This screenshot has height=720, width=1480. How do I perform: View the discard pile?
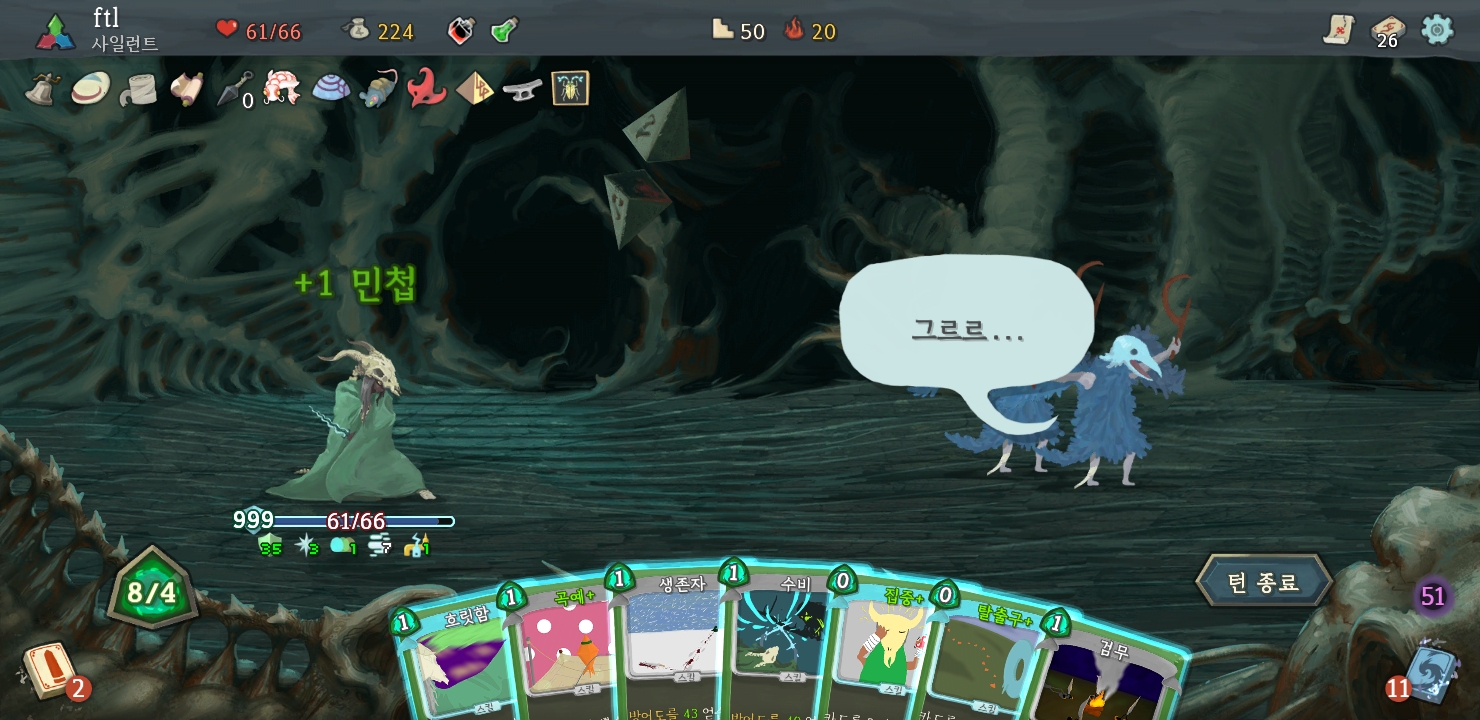point(1432,672)
